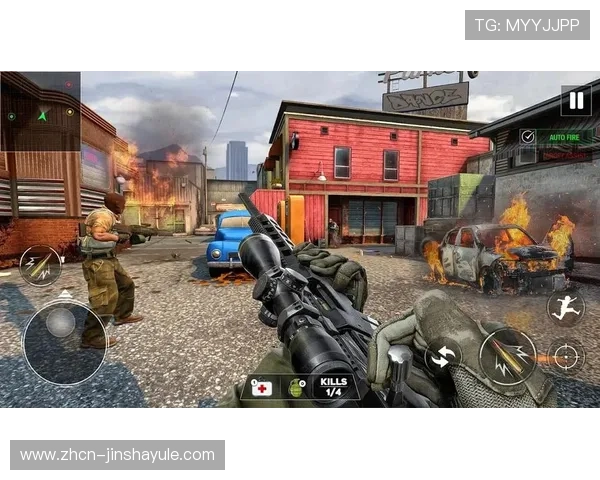Open the minimap

click(x=41, y=111)
